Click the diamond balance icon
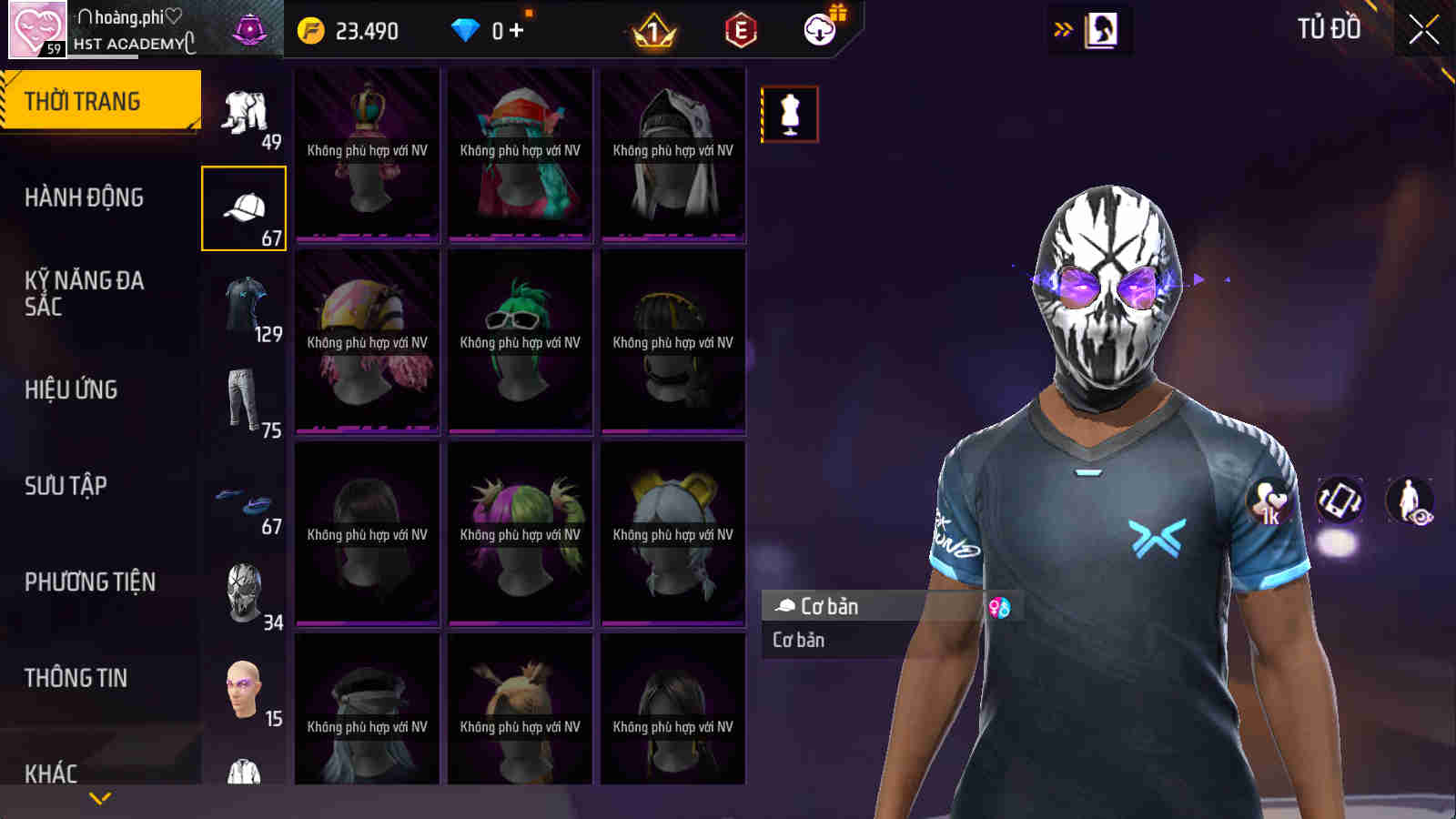Image resolution: width=1456 pixels, height=819 pixels. (467, 29)
